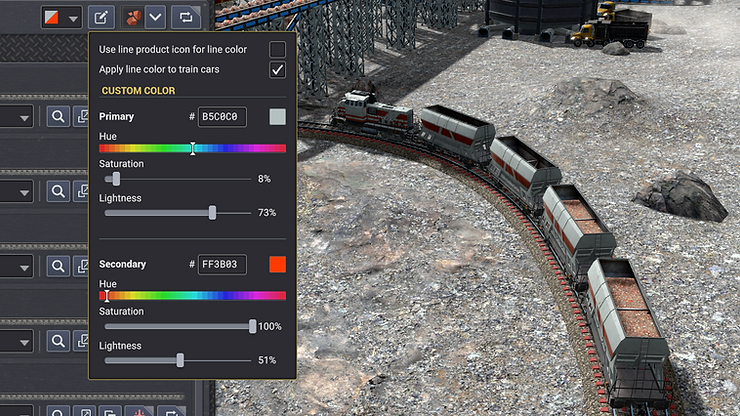Adjust the secondary lightness slider
This screenshot has height=416, width=740.
click(180, 360)
